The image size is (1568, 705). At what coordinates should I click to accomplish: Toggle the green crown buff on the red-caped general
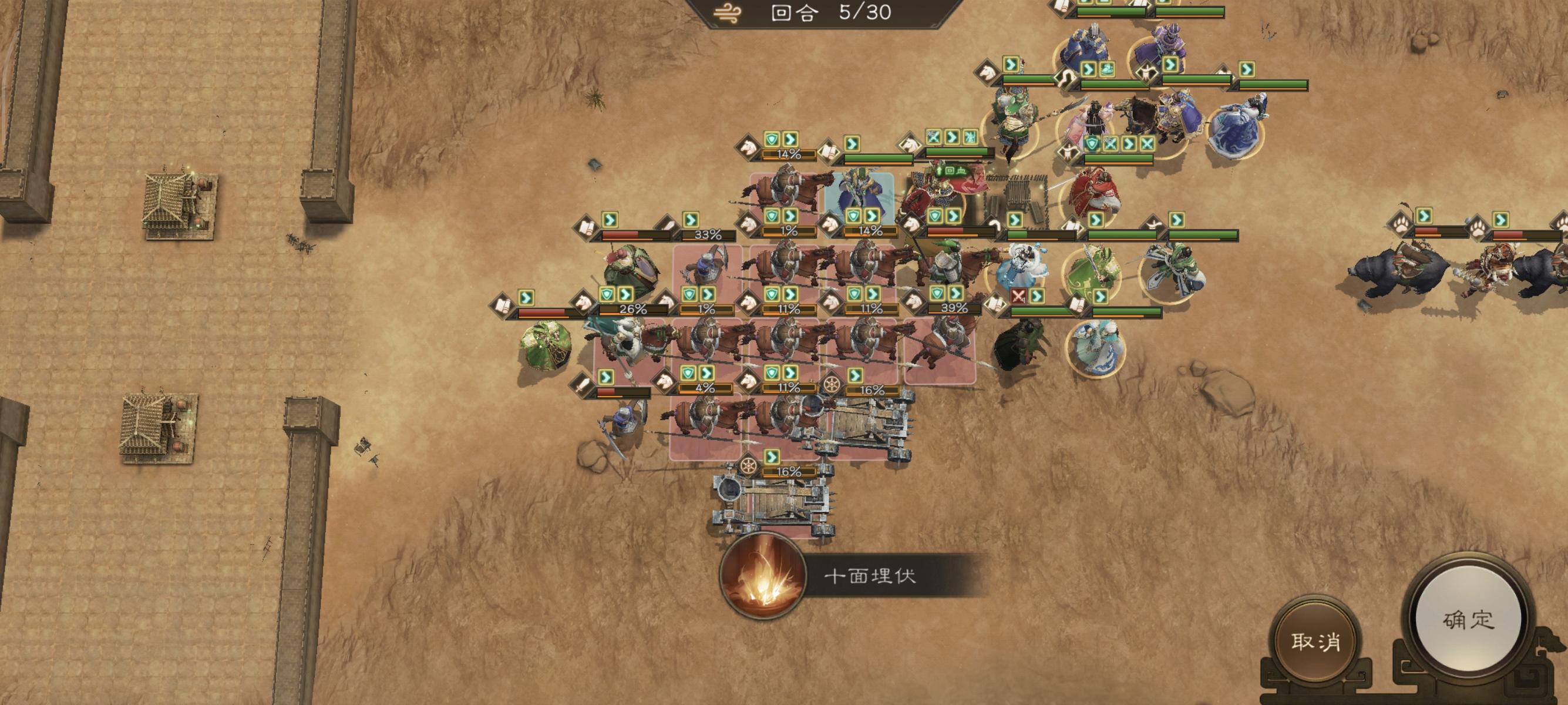(963, 171)
